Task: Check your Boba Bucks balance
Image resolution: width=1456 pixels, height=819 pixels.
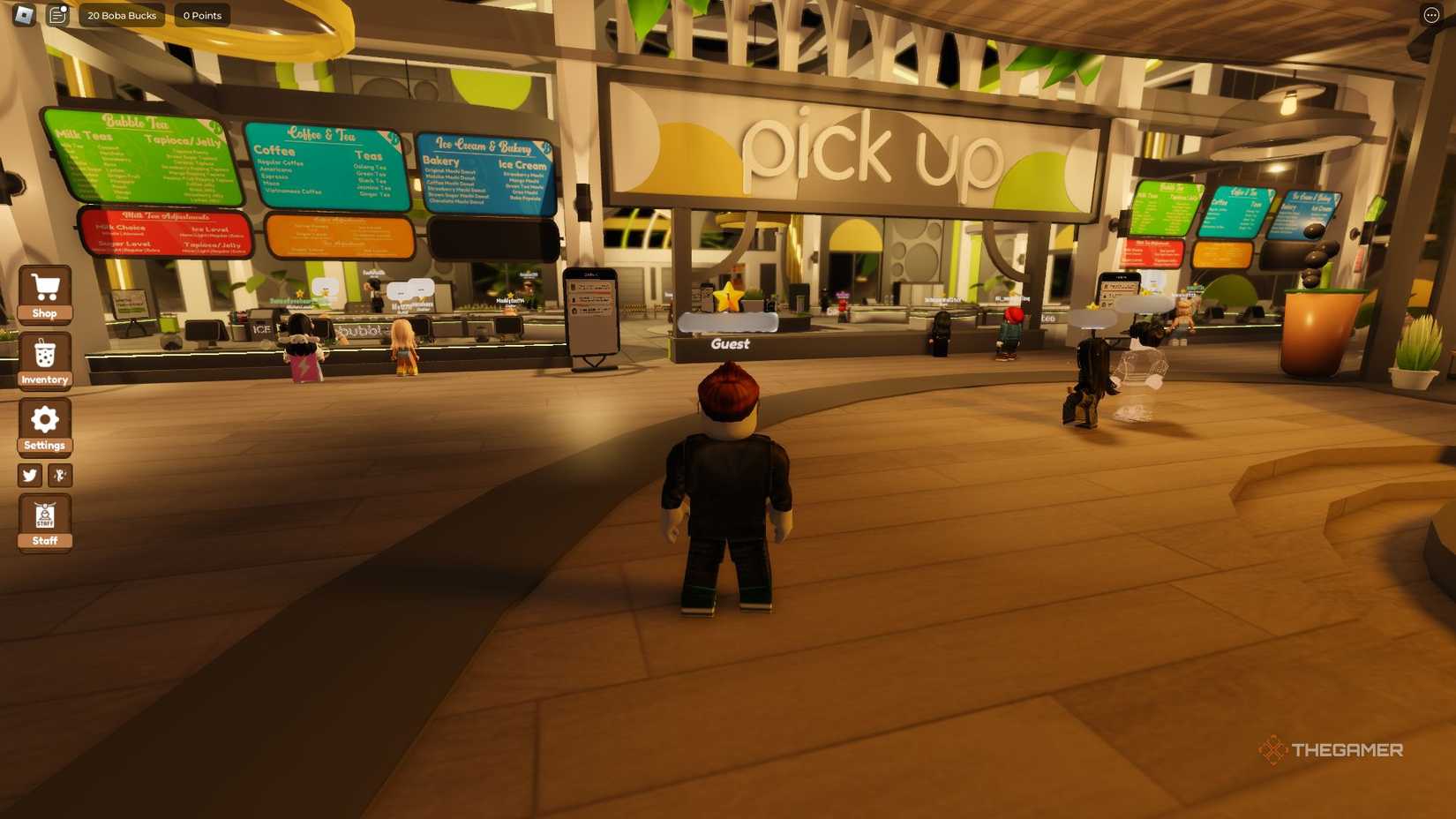Action: pyautogui.click(x=121, y=15)
